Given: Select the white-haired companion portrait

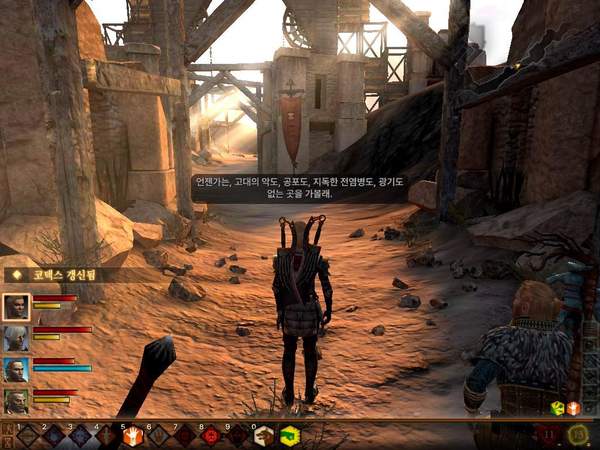Looking at the screenshot, I should (x=16, y=338).
